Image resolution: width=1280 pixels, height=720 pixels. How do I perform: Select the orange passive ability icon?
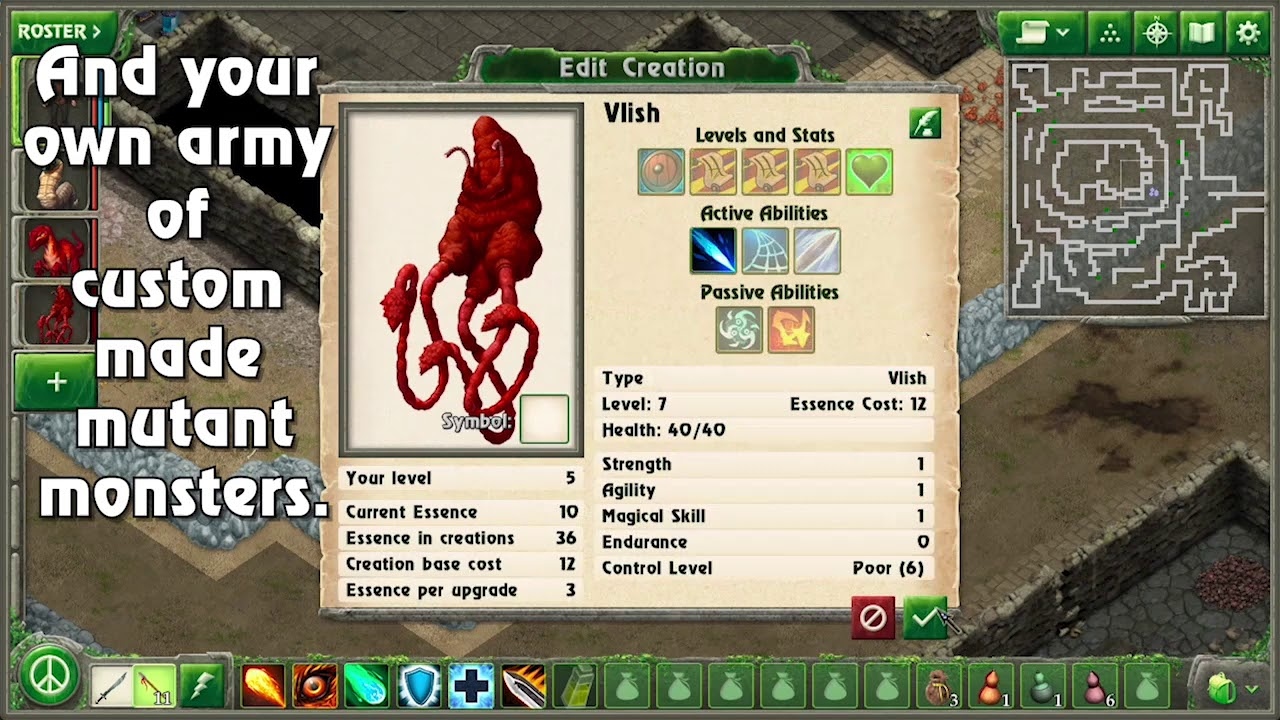[x=791, y=330]
